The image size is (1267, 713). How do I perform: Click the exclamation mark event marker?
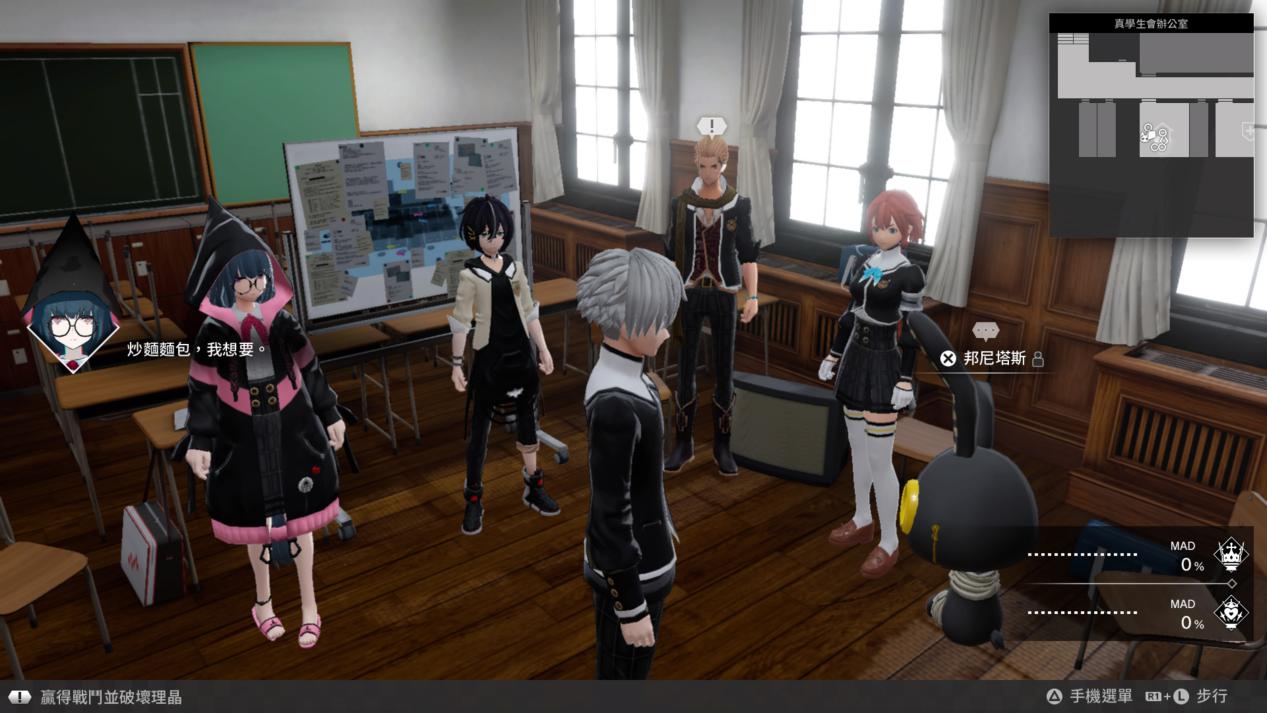tap(711, 126)
